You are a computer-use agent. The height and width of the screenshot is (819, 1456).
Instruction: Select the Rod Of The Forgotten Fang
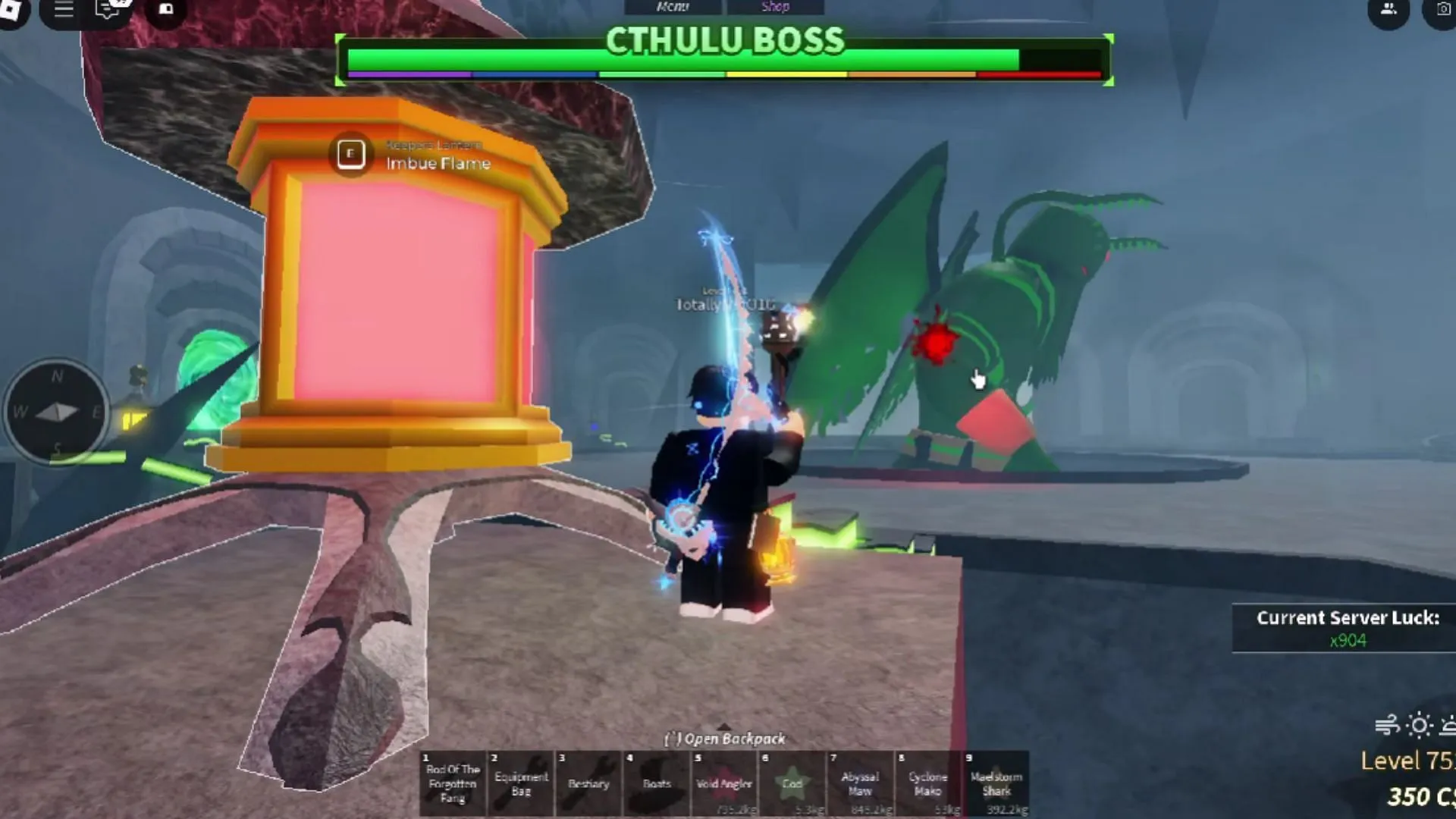click(453, 781)
